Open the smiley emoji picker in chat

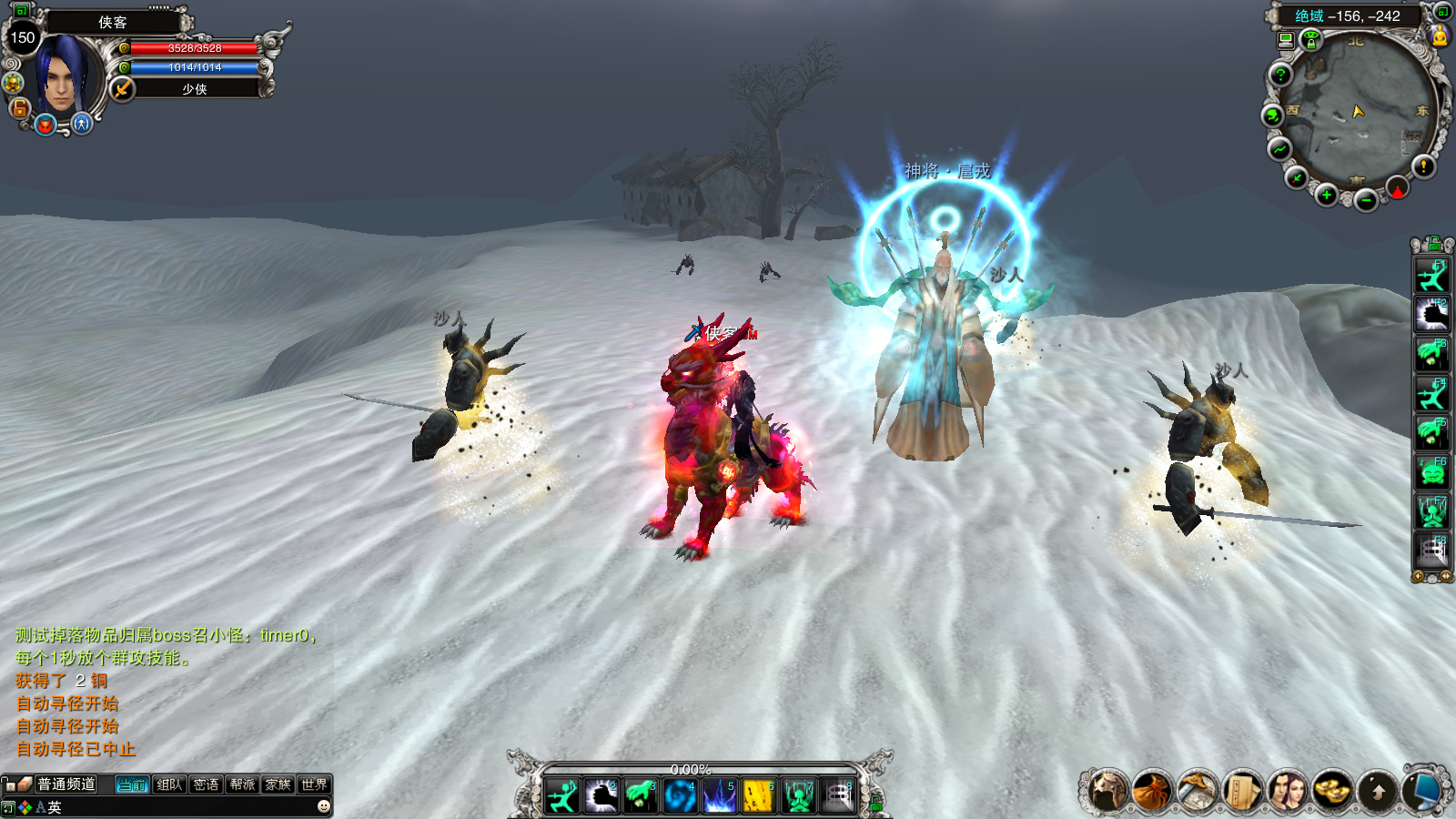pos(323,806)
